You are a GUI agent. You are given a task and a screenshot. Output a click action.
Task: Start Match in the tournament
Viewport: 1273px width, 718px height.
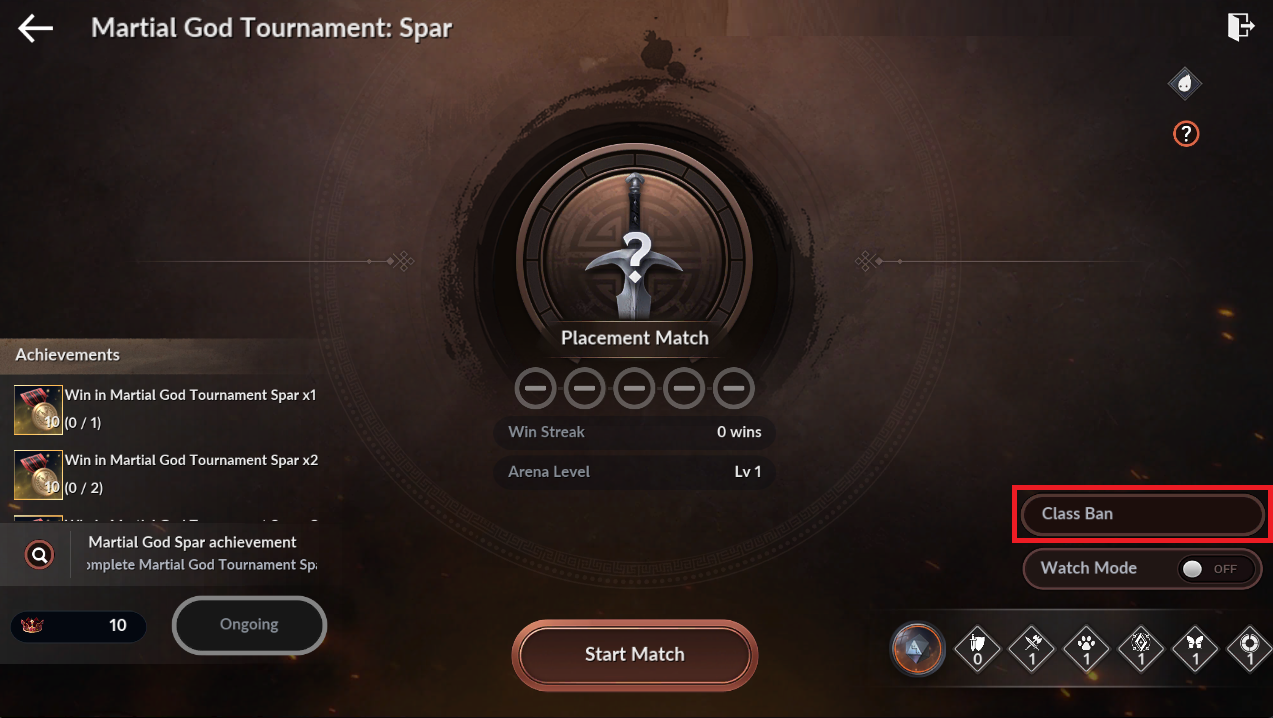coord(634,654)
